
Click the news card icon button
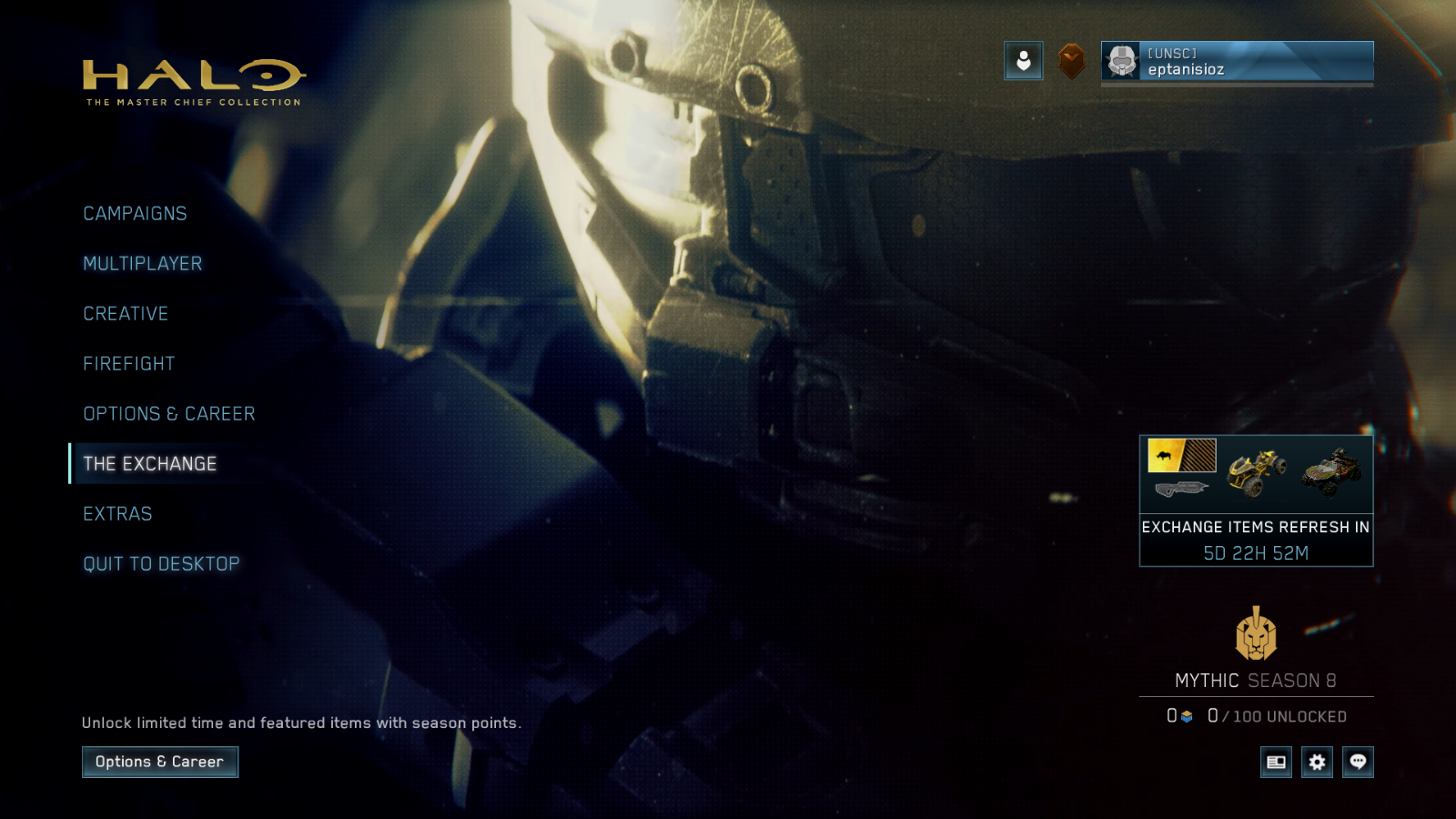1276,762
